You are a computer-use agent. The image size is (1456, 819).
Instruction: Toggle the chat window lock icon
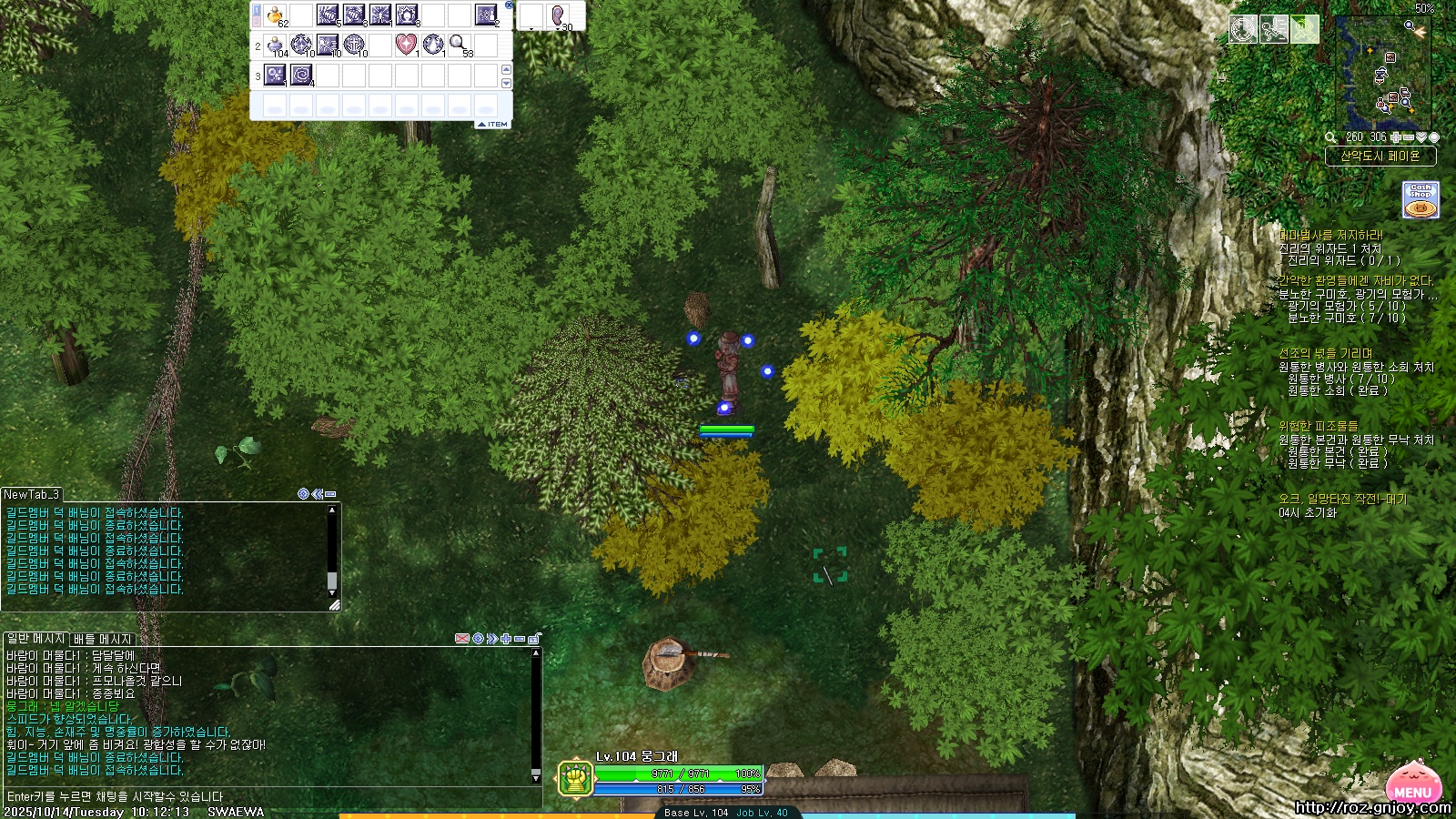click(x=534, y=639)
